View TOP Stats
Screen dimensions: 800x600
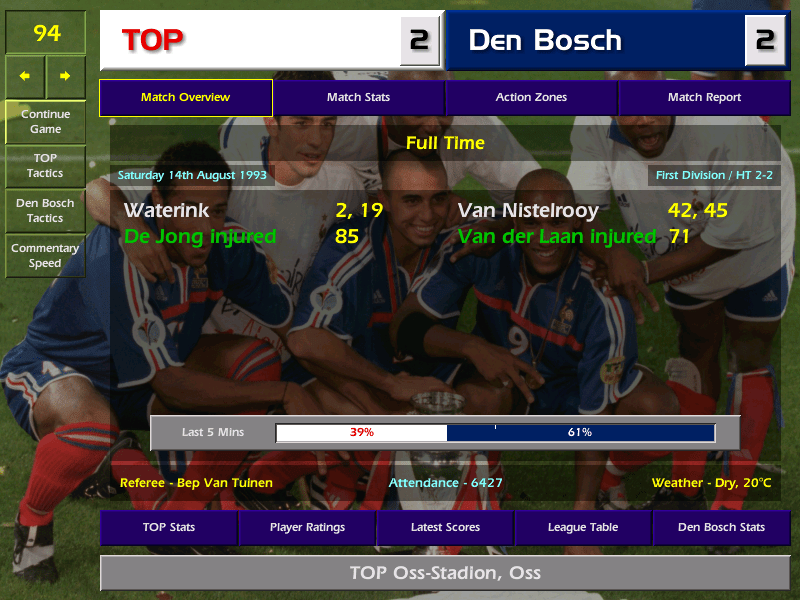pyautogui.click(x=168, y=527)
